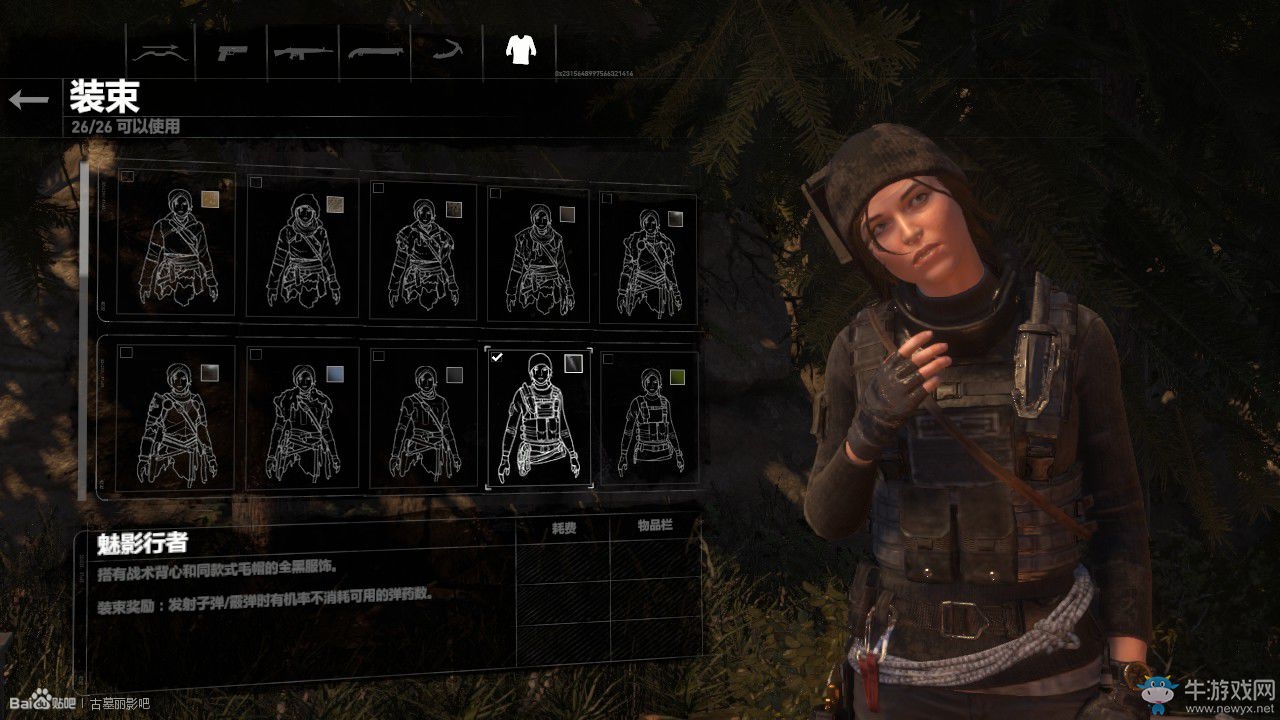The height and width of the screenshot is (720, 1280).
Task: Select the checked tactical vest beanie outfit
Action: tap(539, 418)
